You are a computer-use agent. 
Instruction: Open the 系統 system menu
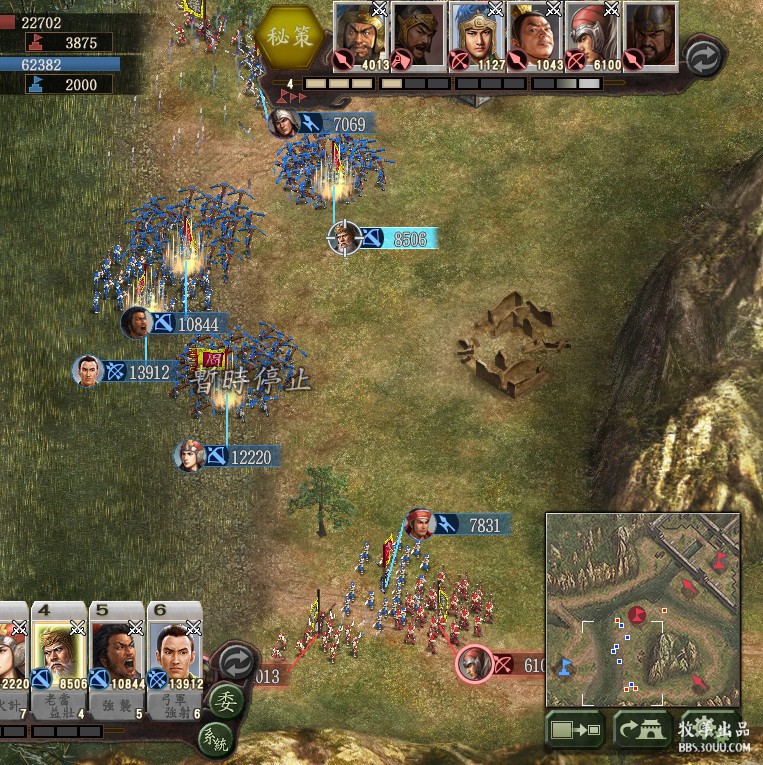tap(212, 741)
